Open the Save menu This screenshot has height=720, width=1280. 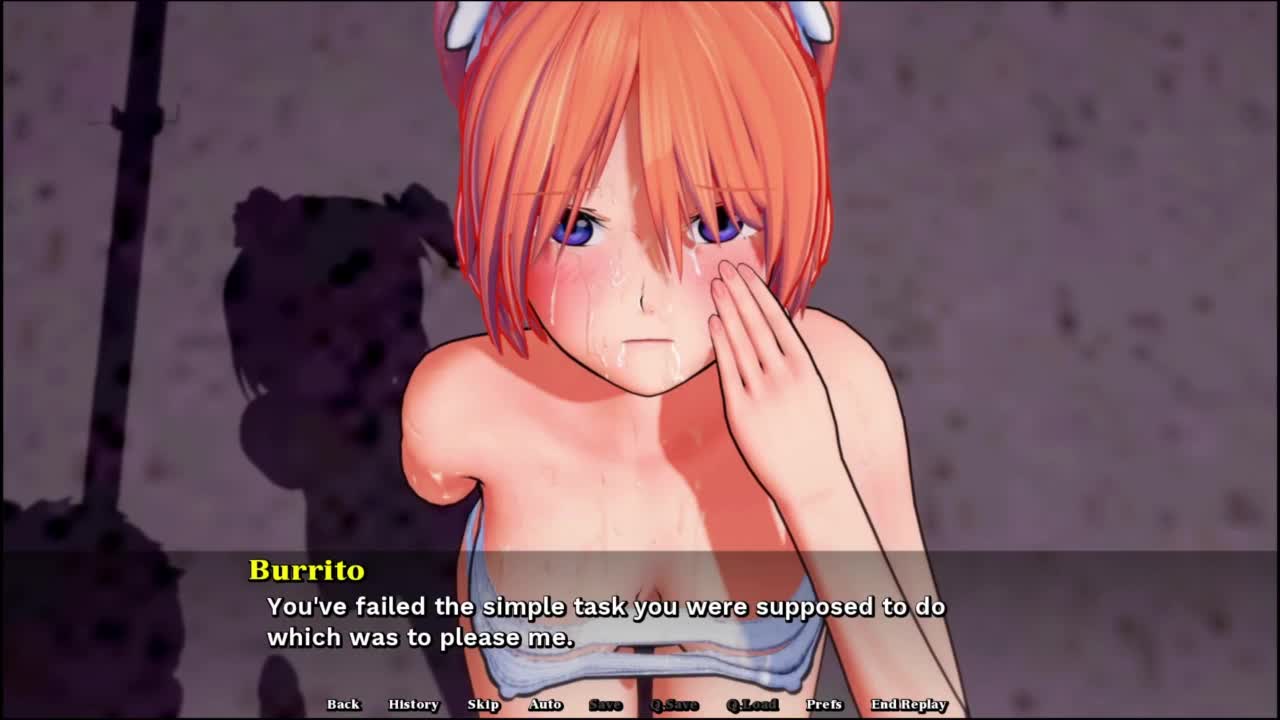click(605, 704)
